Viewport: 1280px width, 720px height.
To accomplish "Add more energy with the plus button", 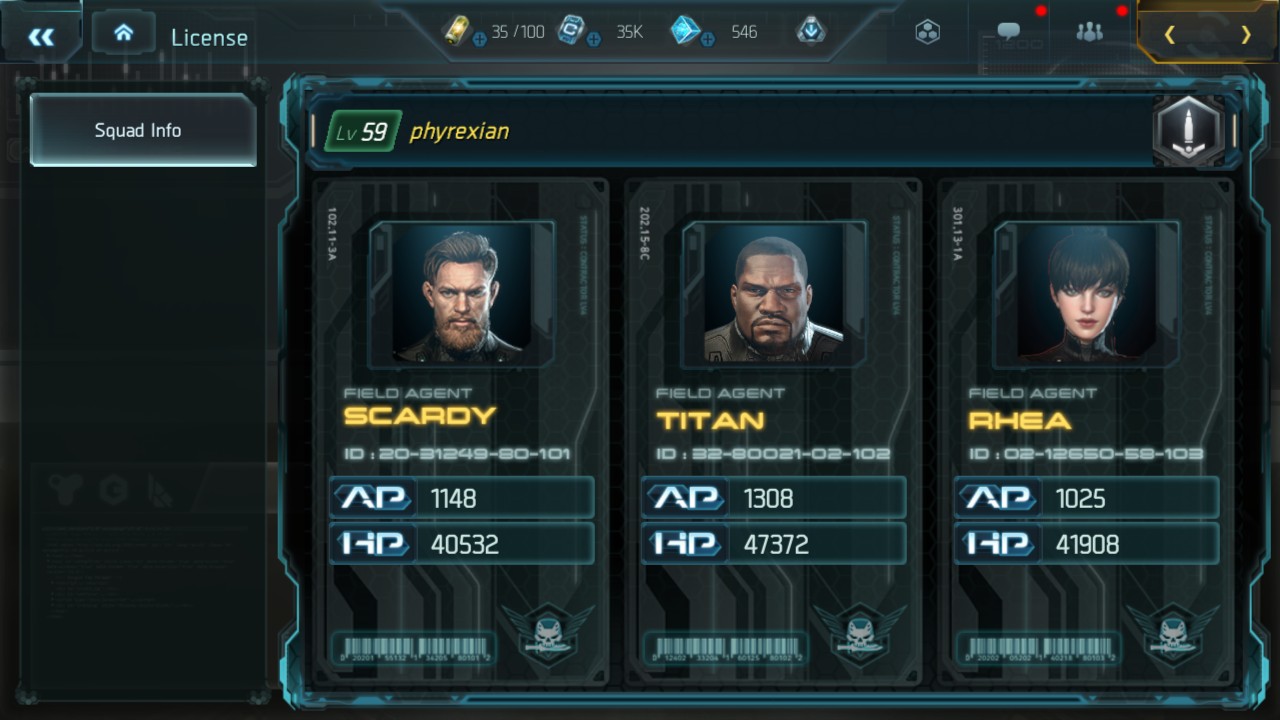I will coord(479,40).
